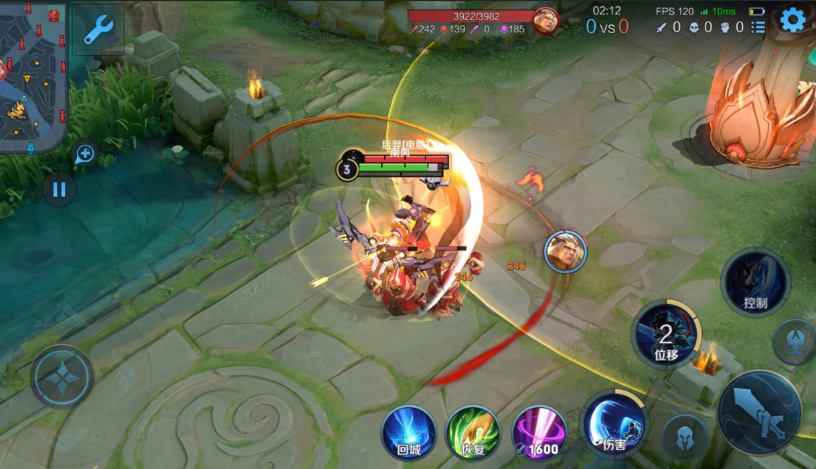
Task: Tap the purple 1600 skill icon
Action: pyautogui.click(x=539, y=432)
